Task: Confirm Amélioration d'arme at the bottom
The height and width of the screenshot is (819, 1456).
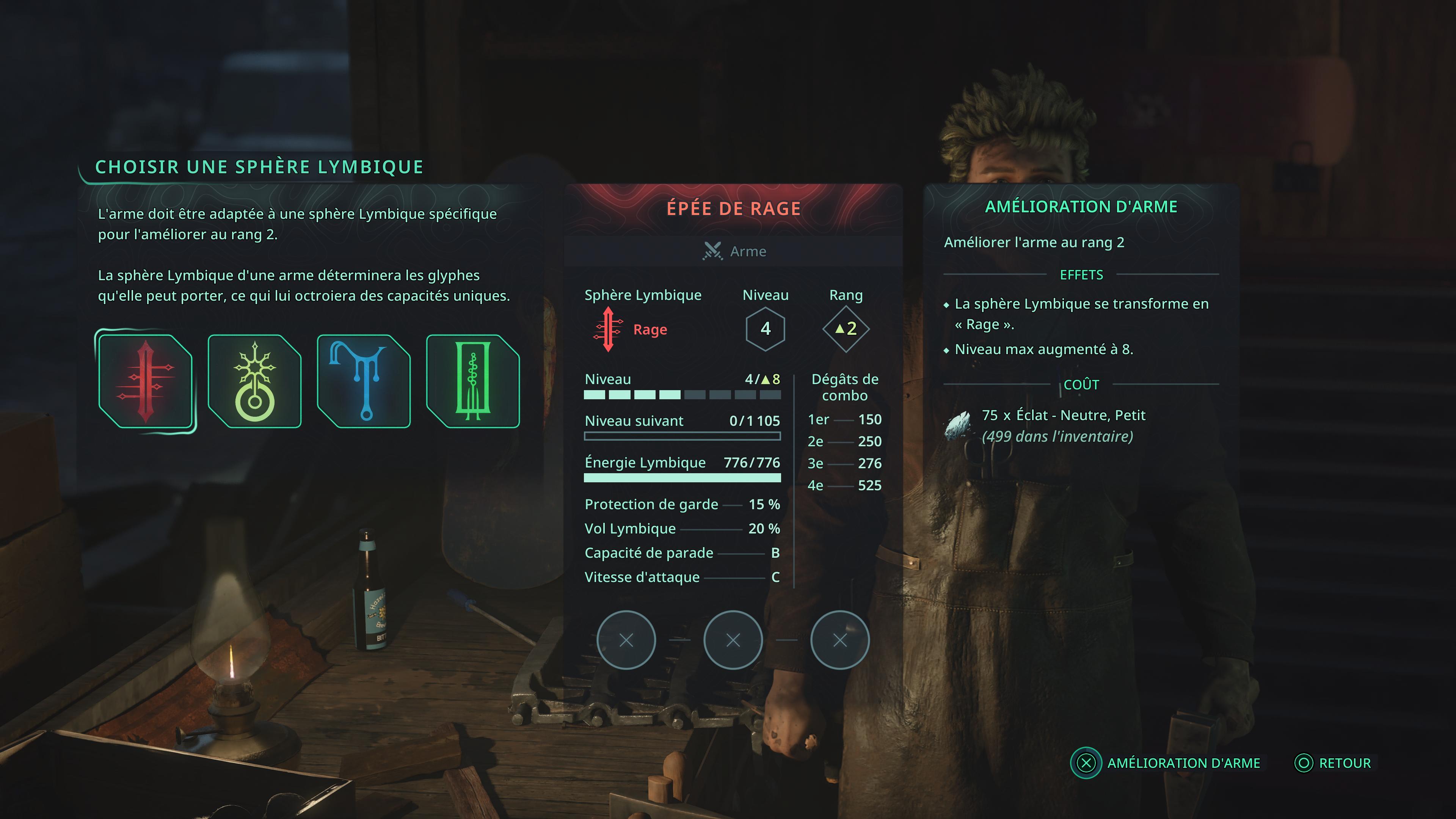Action: tap(1167, 763)
